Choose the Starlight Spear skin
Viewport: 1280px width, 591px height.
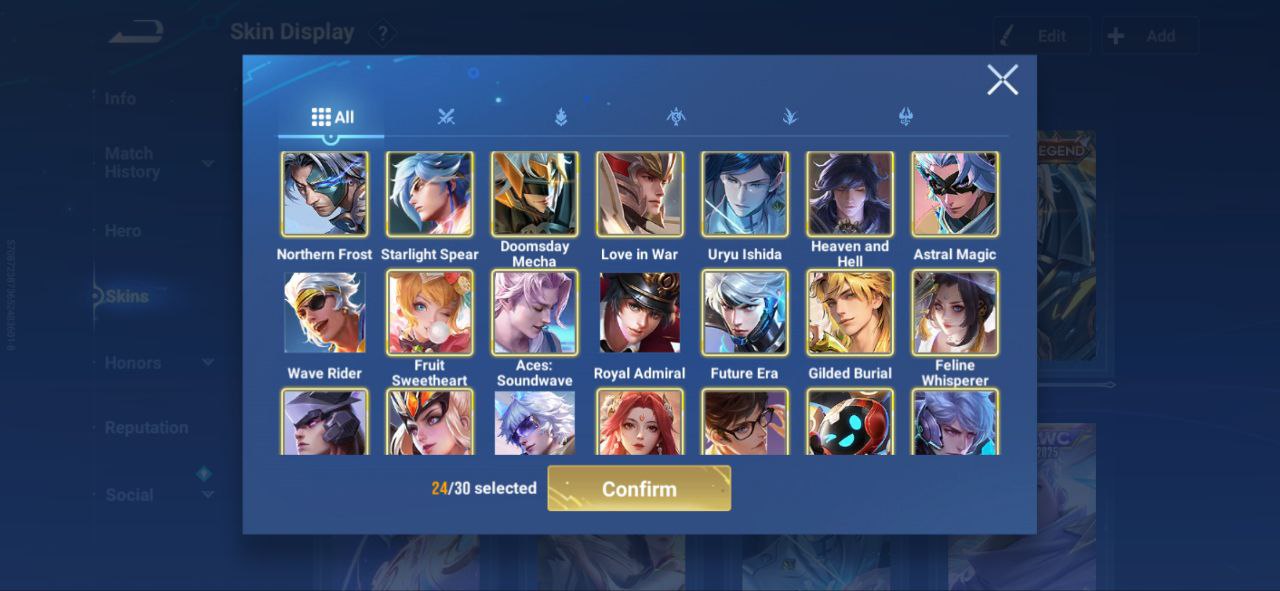point(430,194)
